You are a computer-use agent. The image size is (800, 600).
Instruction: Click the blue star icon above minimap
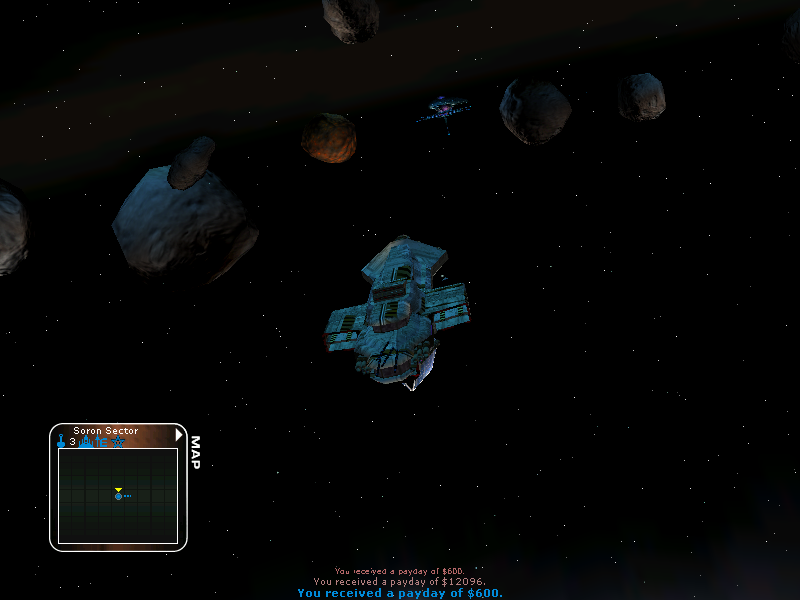tap(118, 441)
